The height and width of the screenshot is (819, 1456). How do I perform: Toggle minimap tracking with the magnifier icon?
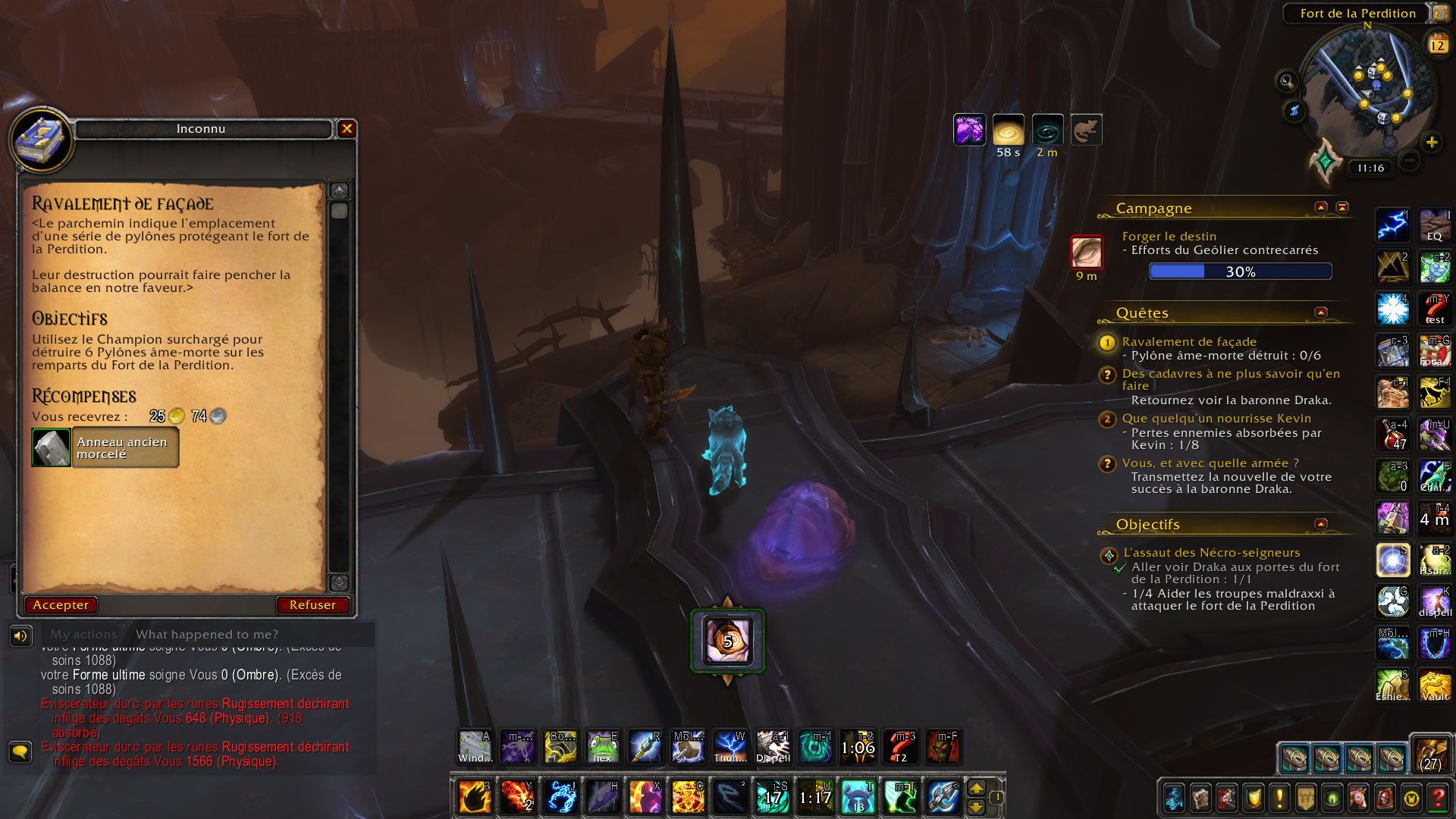[1285, 81]
